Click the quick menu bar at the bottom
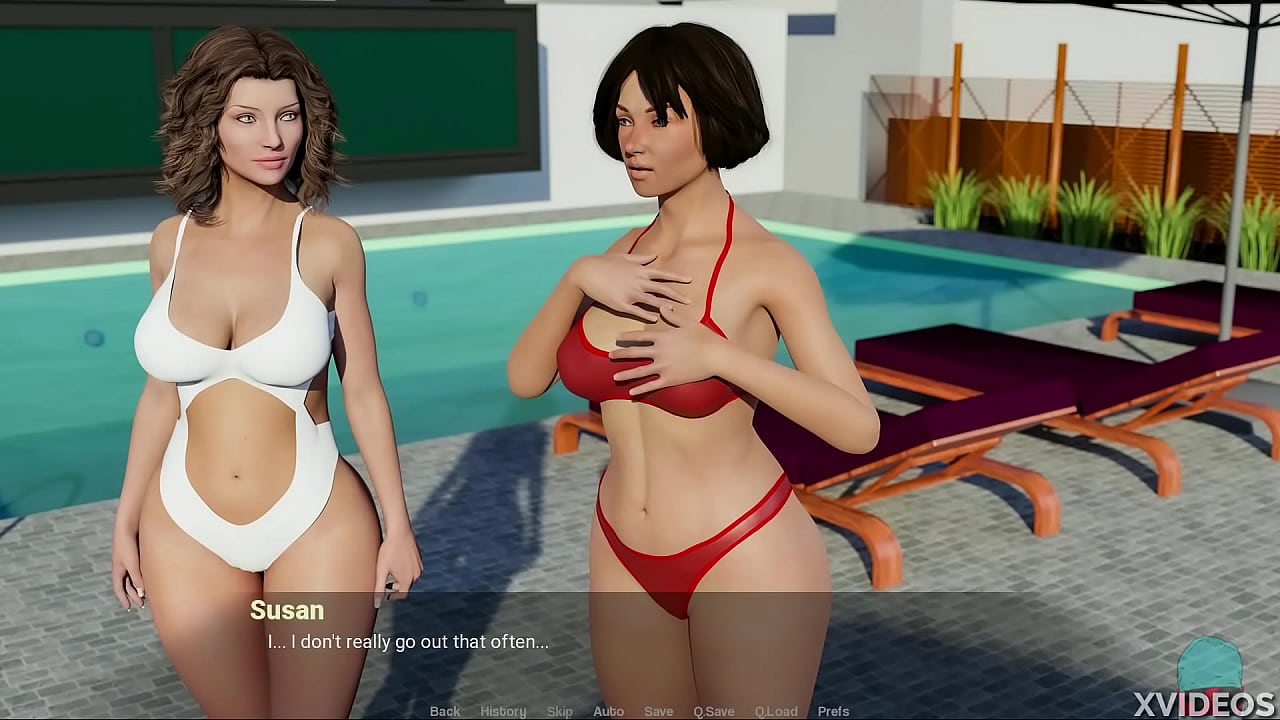The height and width of the screenshot is (720, 1280). point(640,711)
